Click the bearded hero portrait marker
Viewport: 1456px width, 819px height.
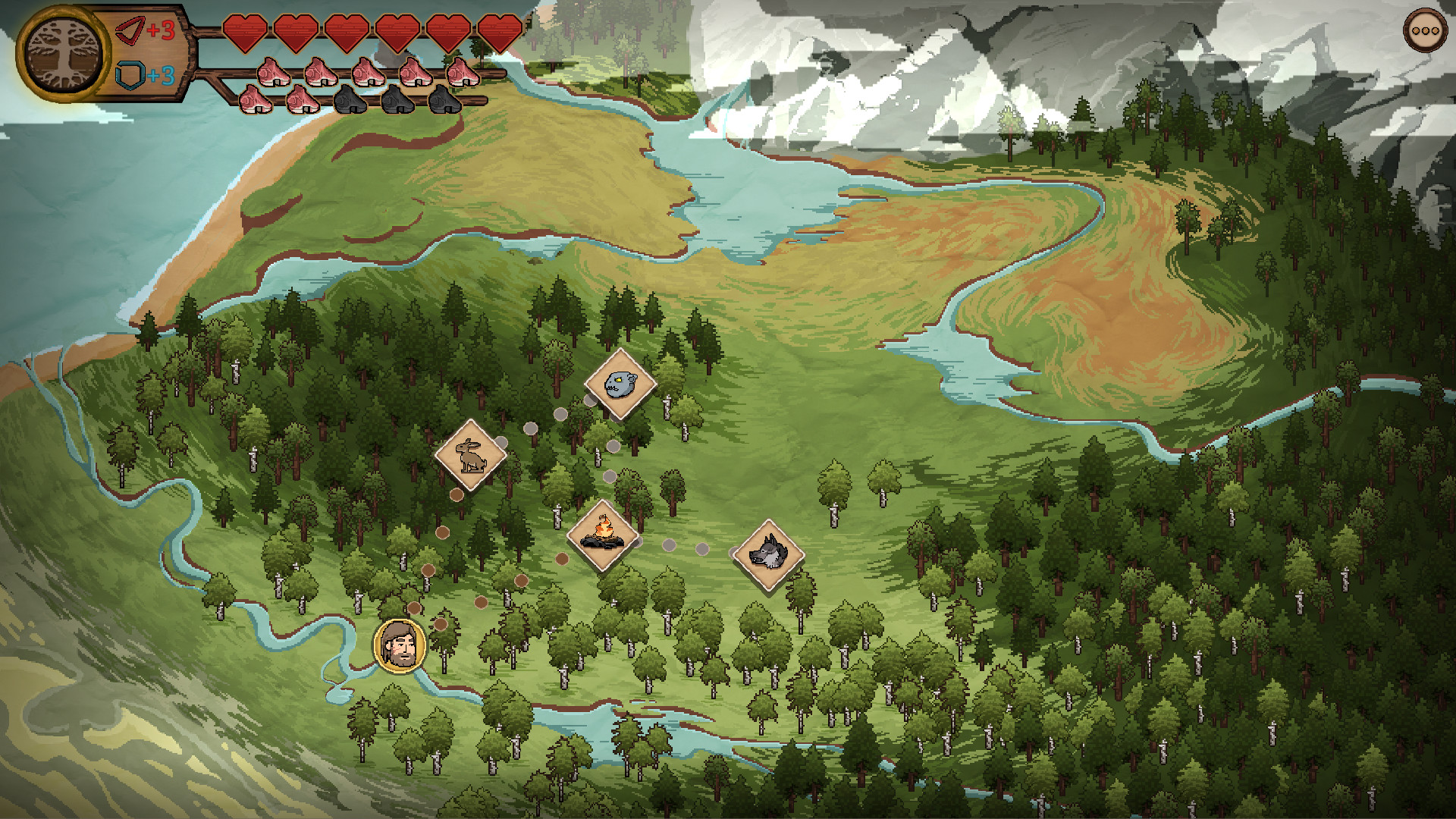point(399,646)
